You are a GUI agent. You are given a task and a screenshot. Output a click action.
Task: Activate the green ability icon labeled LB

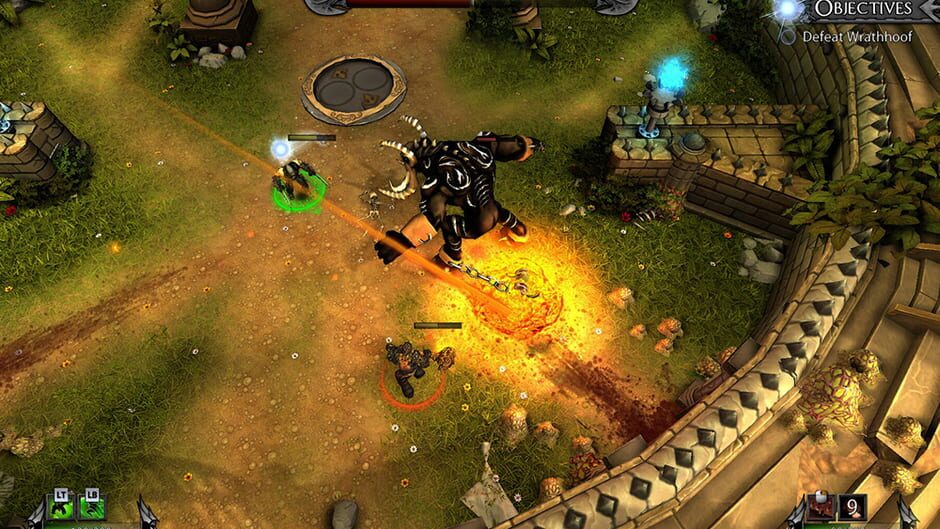(92, 510)
